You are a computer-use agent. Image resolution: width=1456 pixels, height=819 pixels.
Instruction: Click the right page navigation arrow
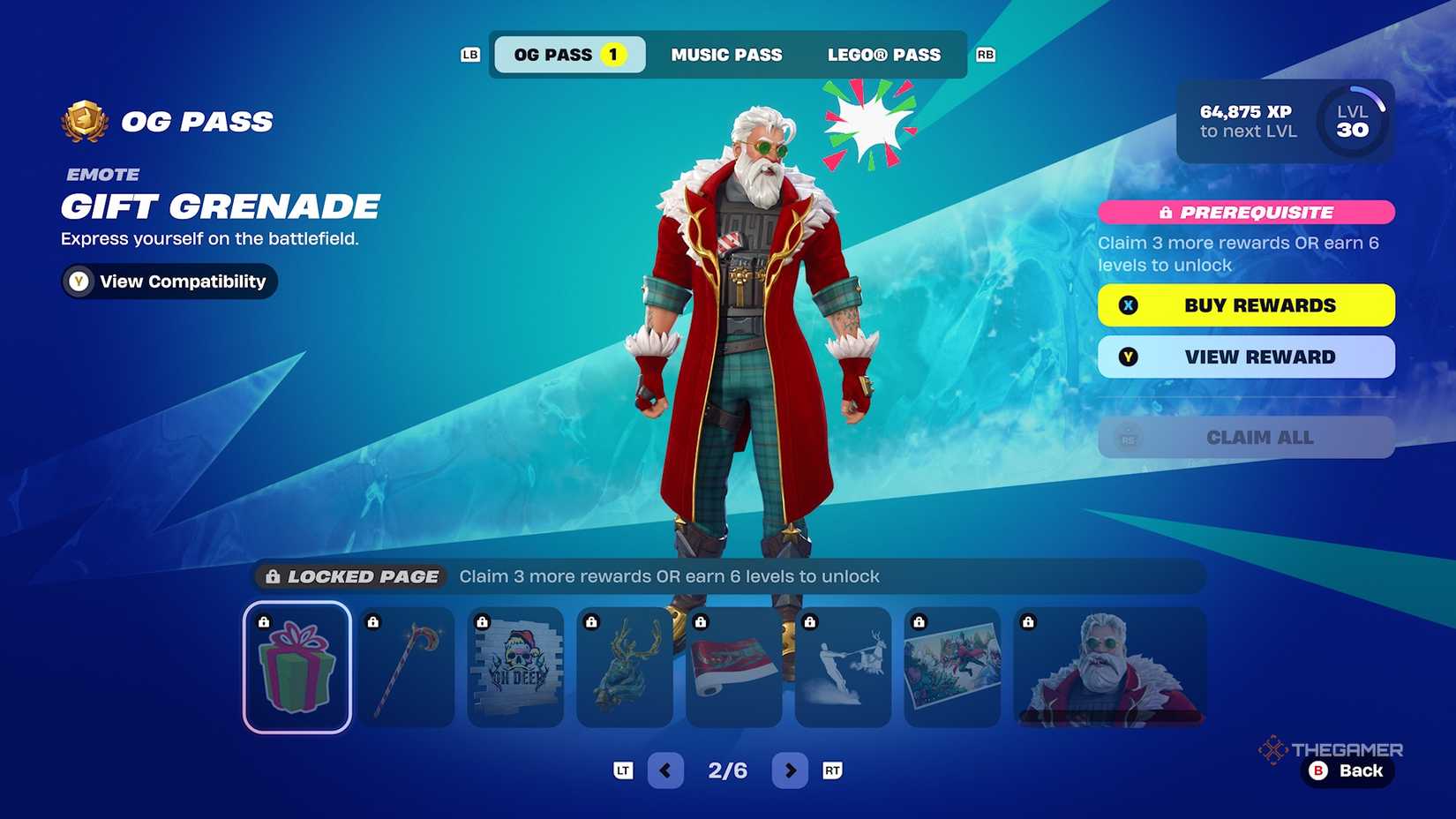coord(791,770)
